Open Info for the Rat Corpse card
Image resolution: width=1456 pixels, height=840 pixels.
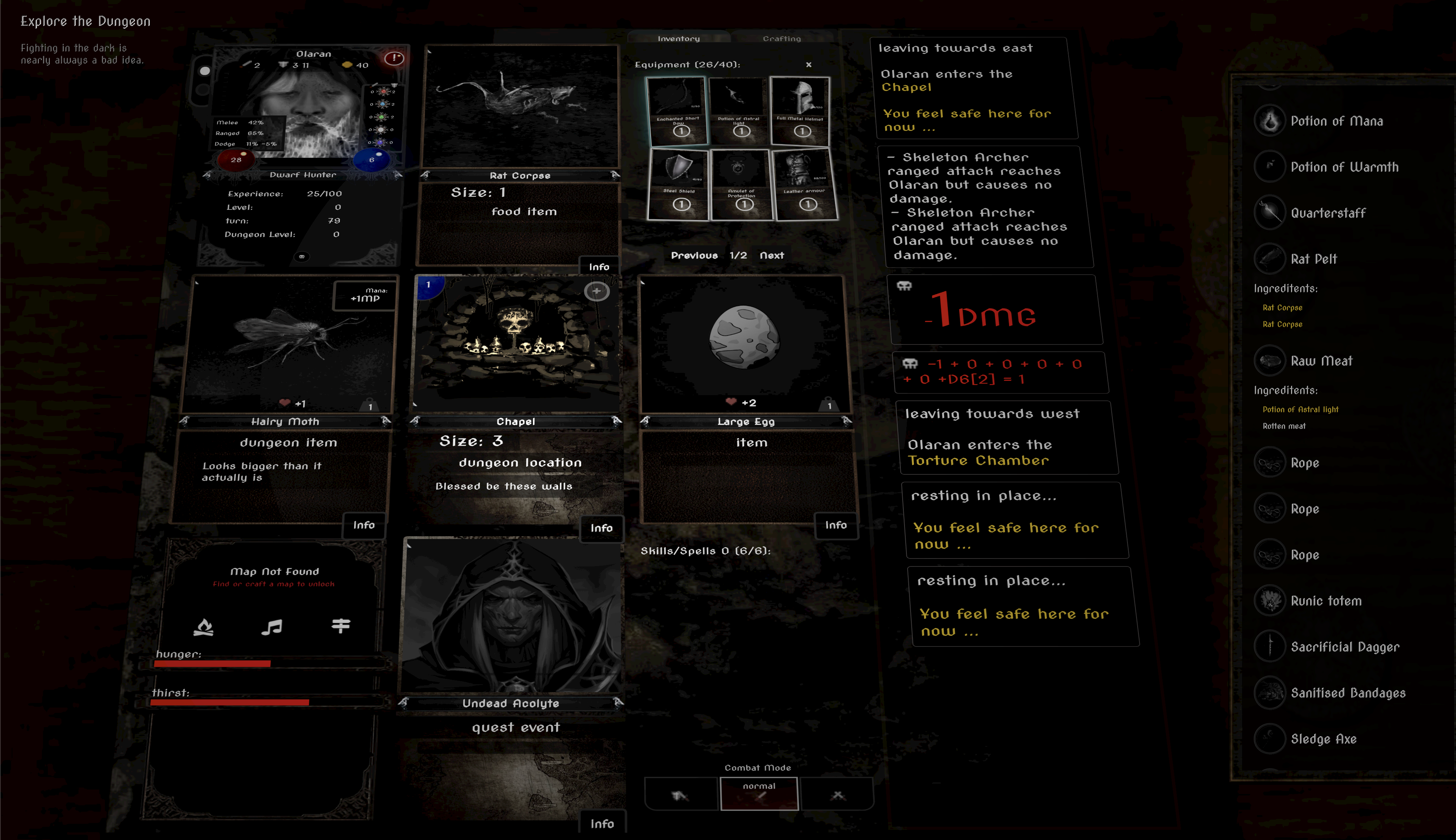599,266
